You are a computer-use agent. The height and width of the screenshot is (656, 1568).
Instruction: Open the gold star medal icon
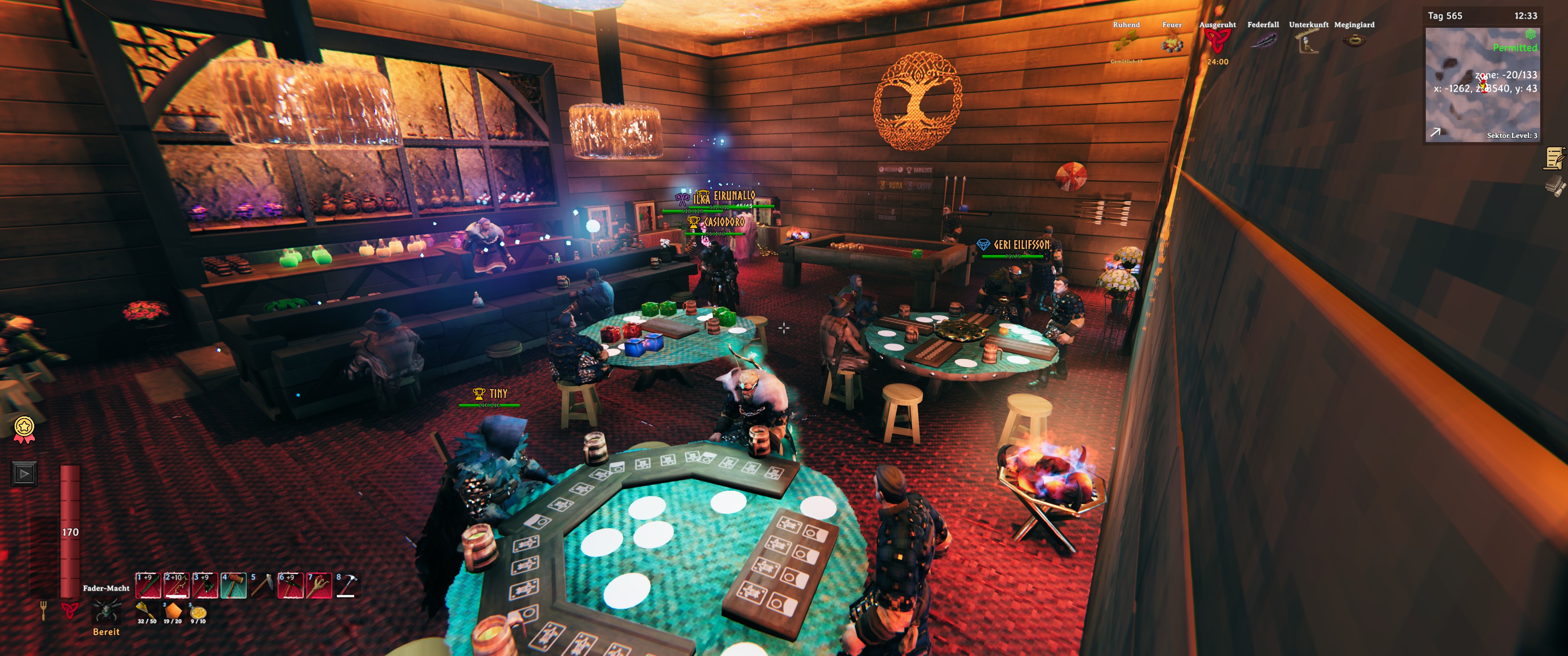(24, 428)
